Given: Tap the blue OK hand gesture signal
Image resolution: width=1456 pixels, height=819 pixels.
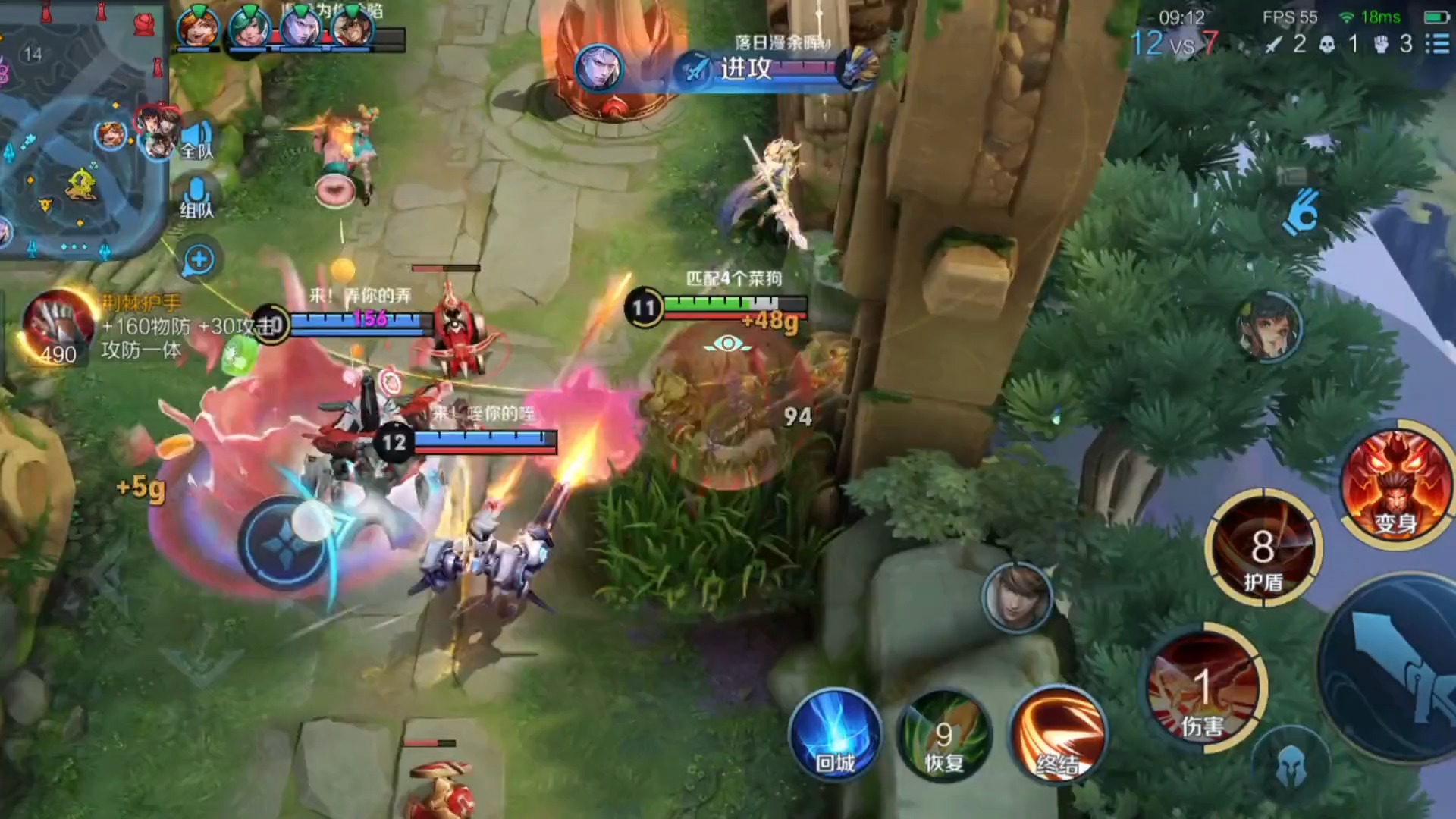Looking at the screenshot, I should point(1301,212).
